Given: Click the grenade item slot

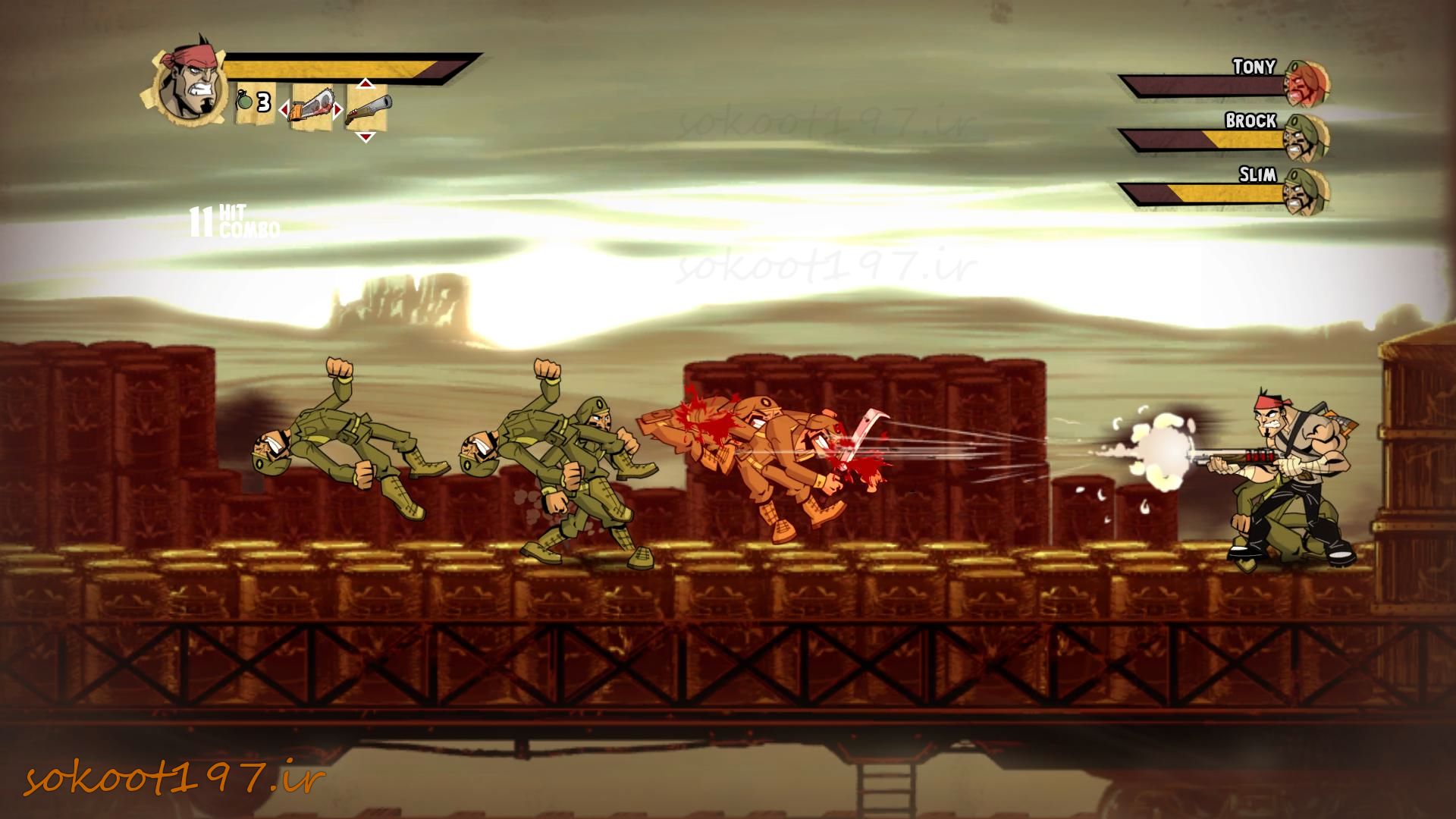Looking at the screenshot, I should [x=253, y=102].
